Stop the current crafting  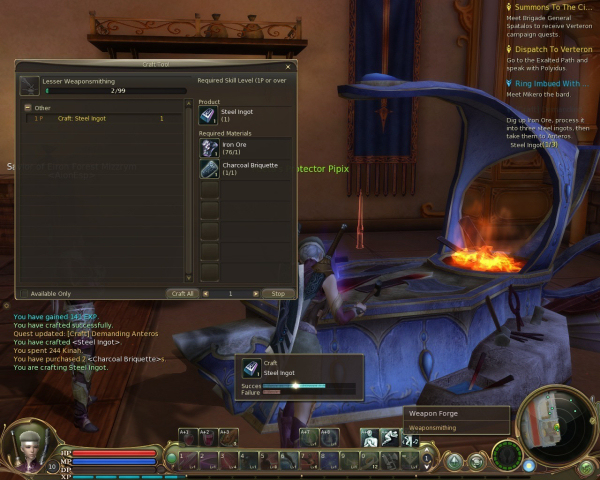pos(277,294)
